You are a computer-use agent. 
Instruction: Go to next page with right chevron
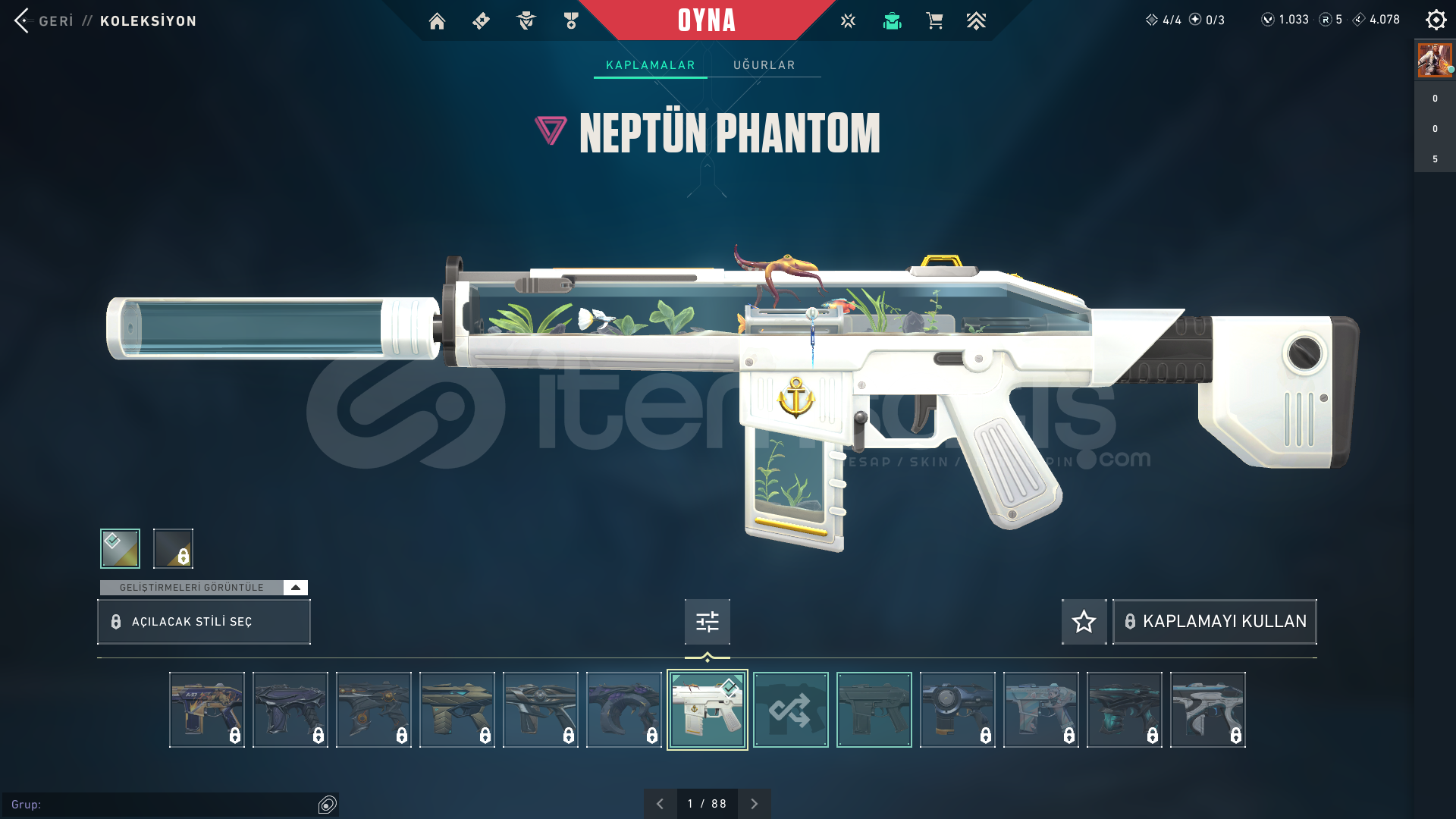pyautogui.click(x=754, y=803)
